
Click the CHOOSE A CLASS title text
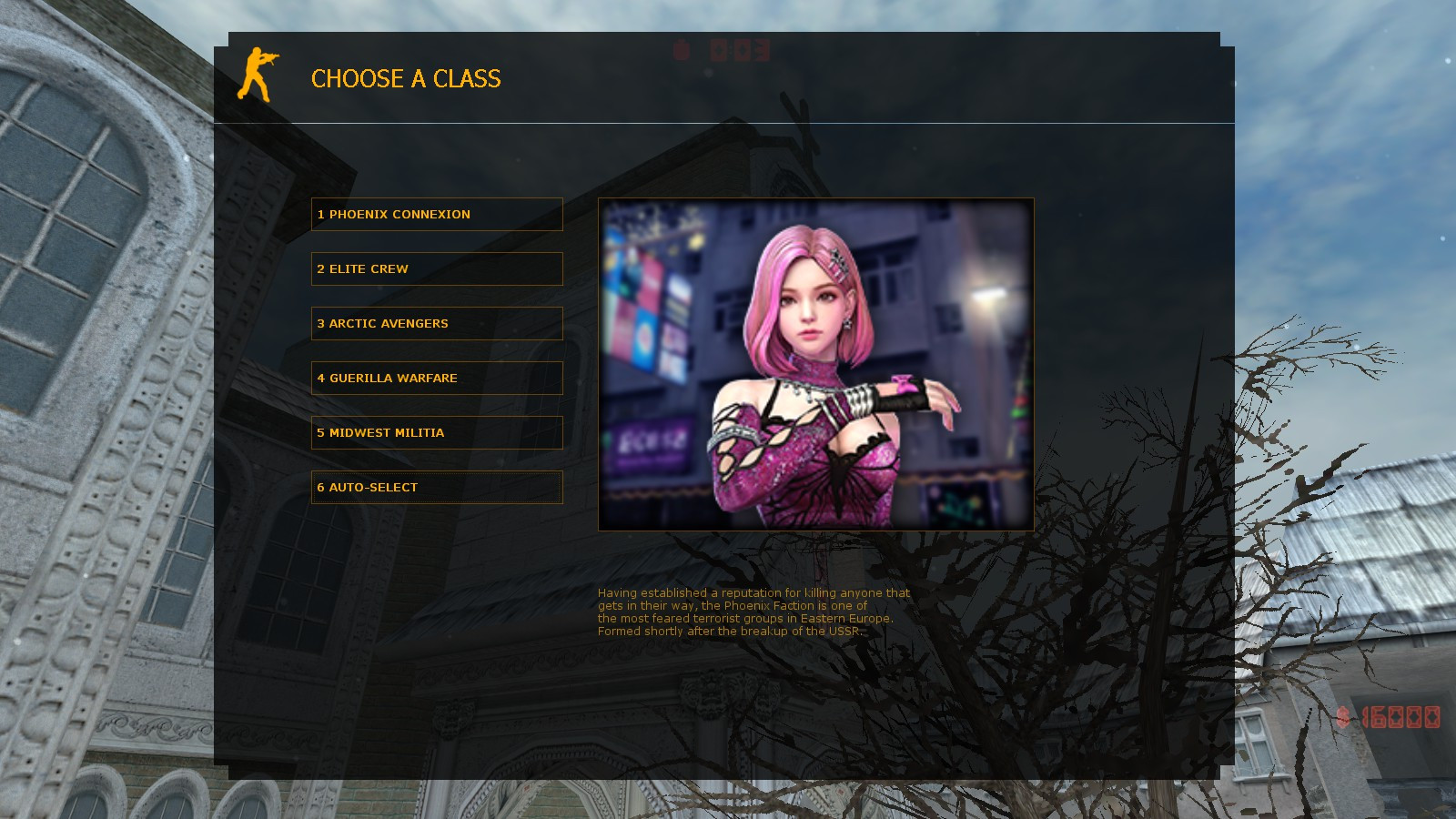406,80
